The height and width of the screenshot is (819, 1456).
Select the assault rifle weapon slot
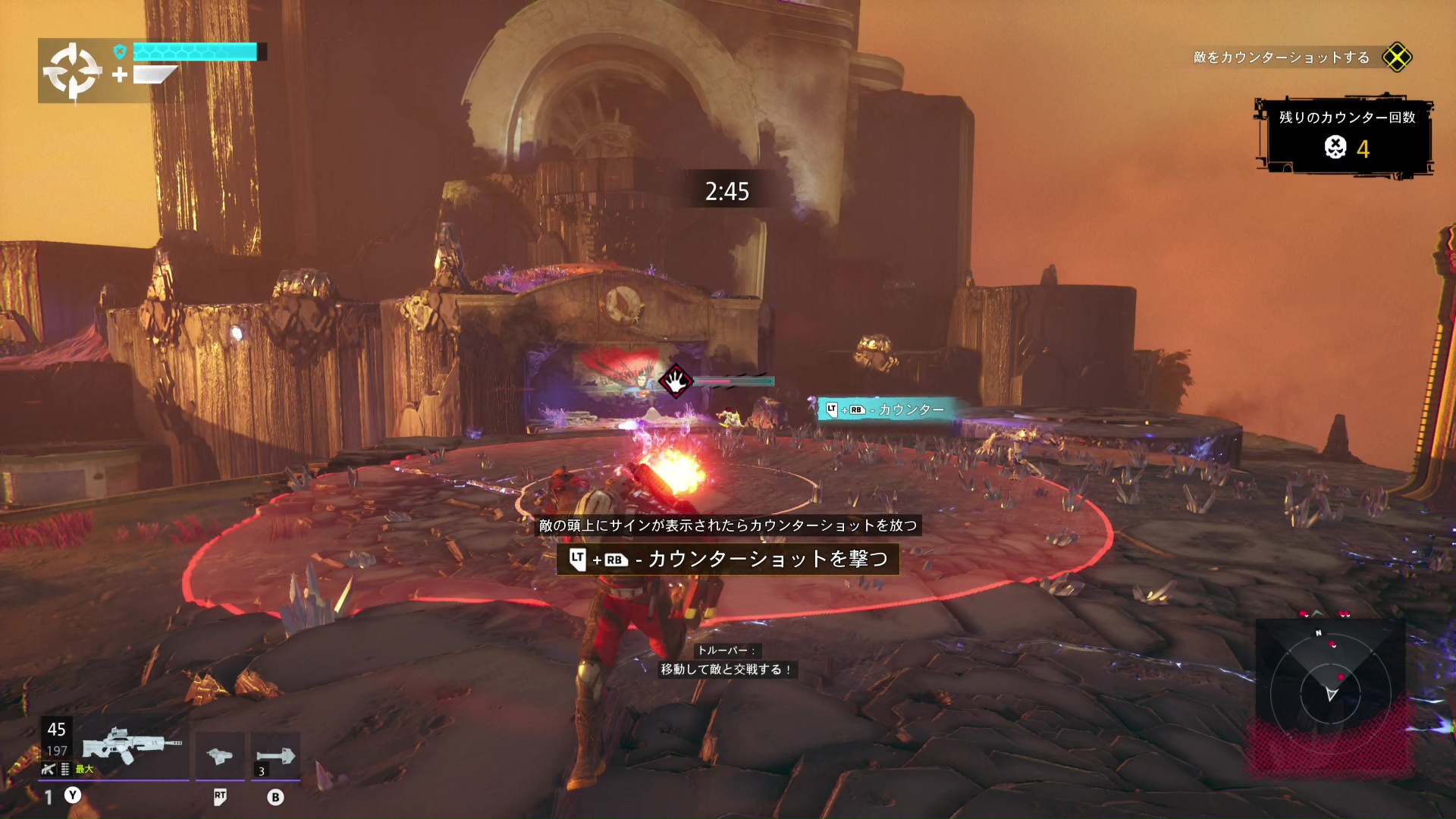click(x=130, y=748)
